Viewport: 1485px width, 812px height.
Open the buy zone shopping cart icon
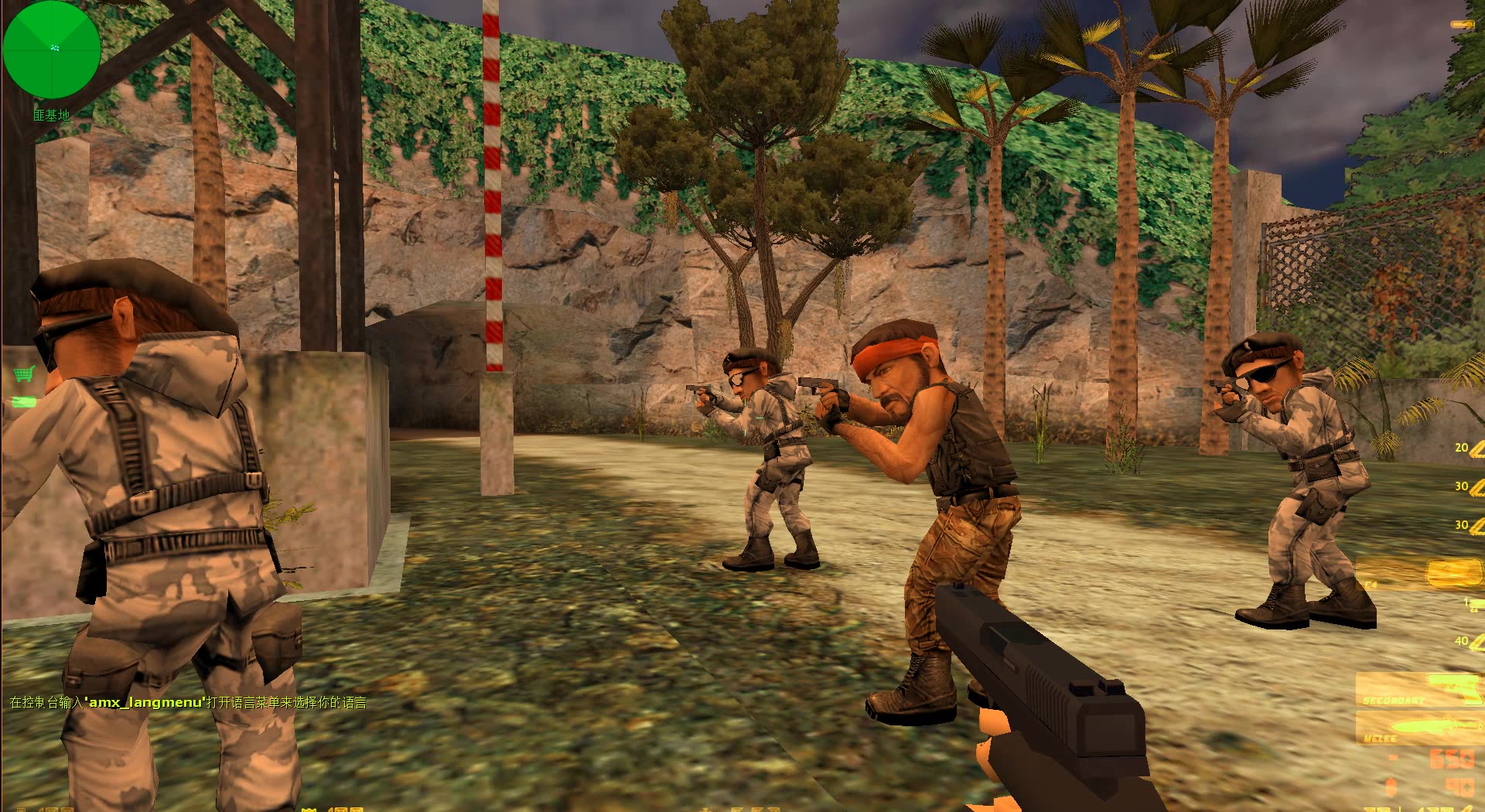pos(24,375)
